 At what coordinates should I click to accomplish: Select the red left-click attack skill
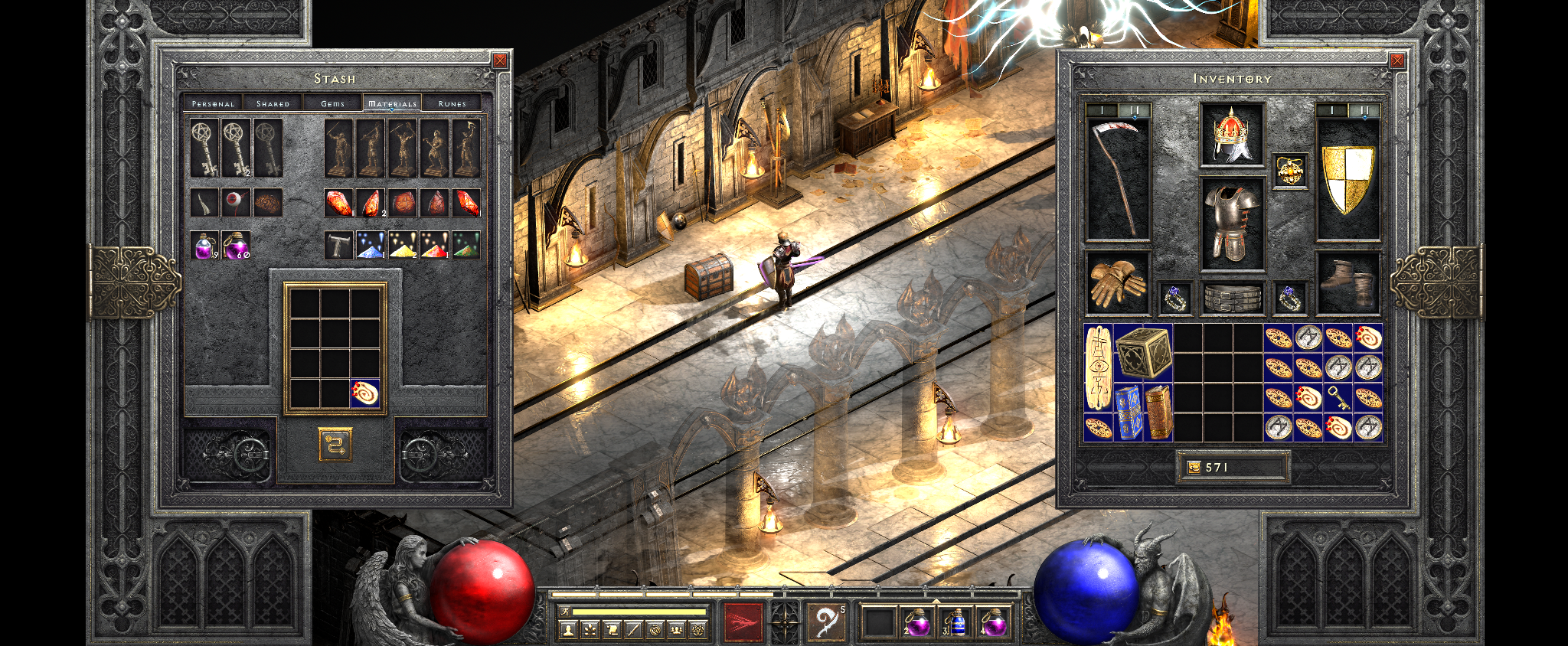(x=743, y=621)
